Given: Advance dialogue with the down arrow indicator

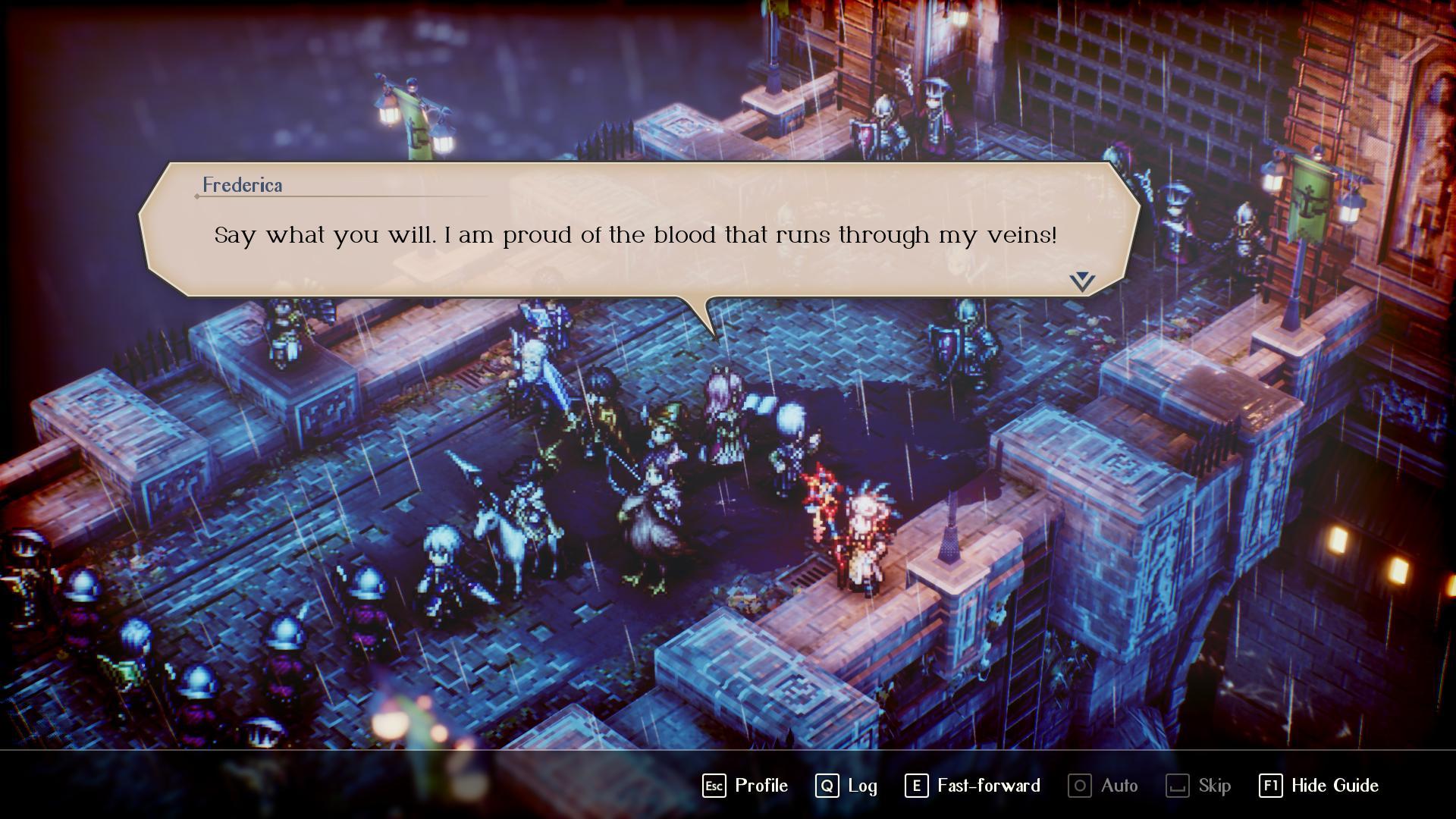Looking at the screenshot, I should coord(1082,281).
